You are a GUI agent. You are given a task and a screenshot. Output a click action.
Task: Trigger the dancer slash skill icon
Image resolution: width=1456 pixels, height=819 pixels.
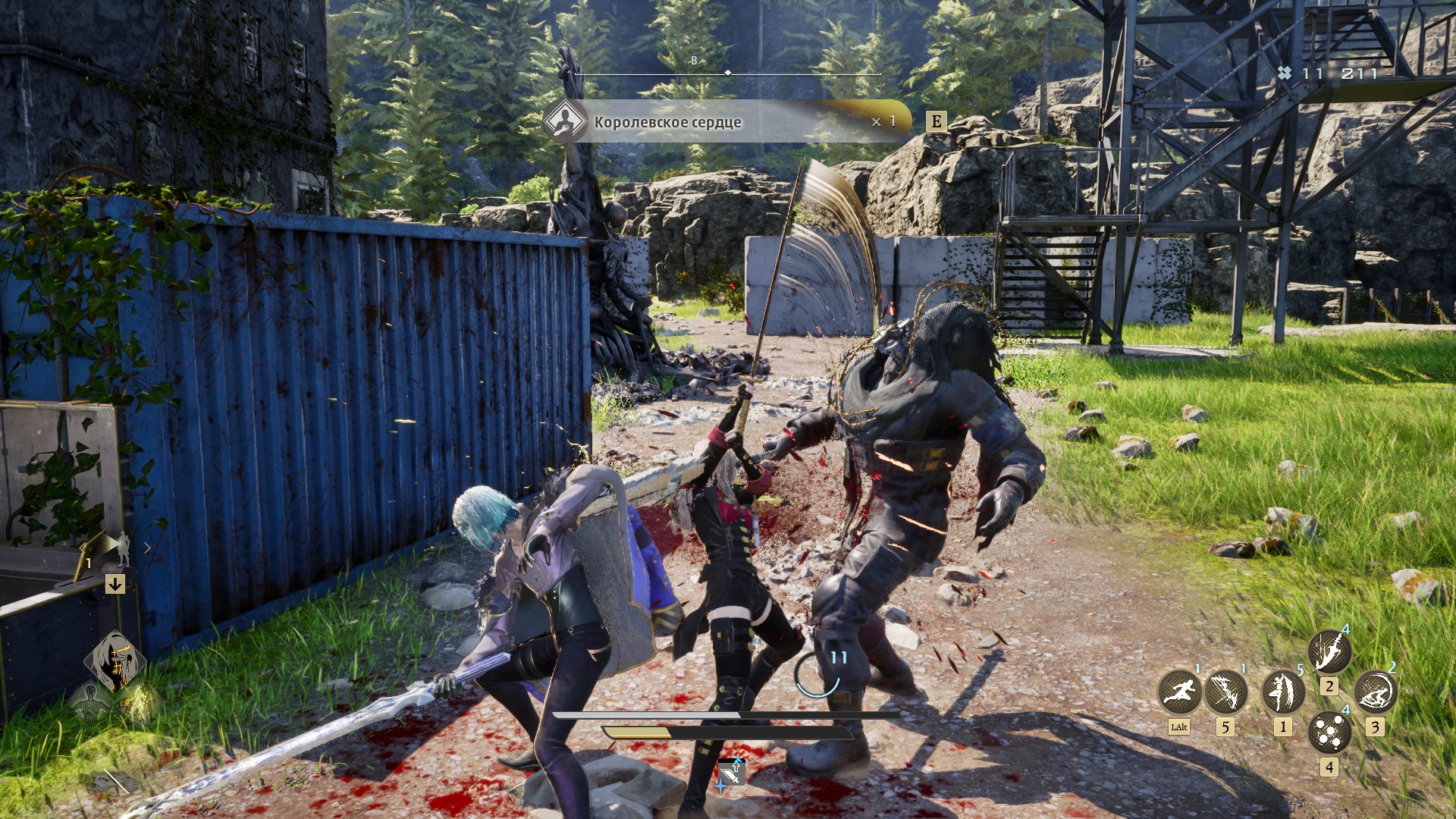[x=1282, y=692]
